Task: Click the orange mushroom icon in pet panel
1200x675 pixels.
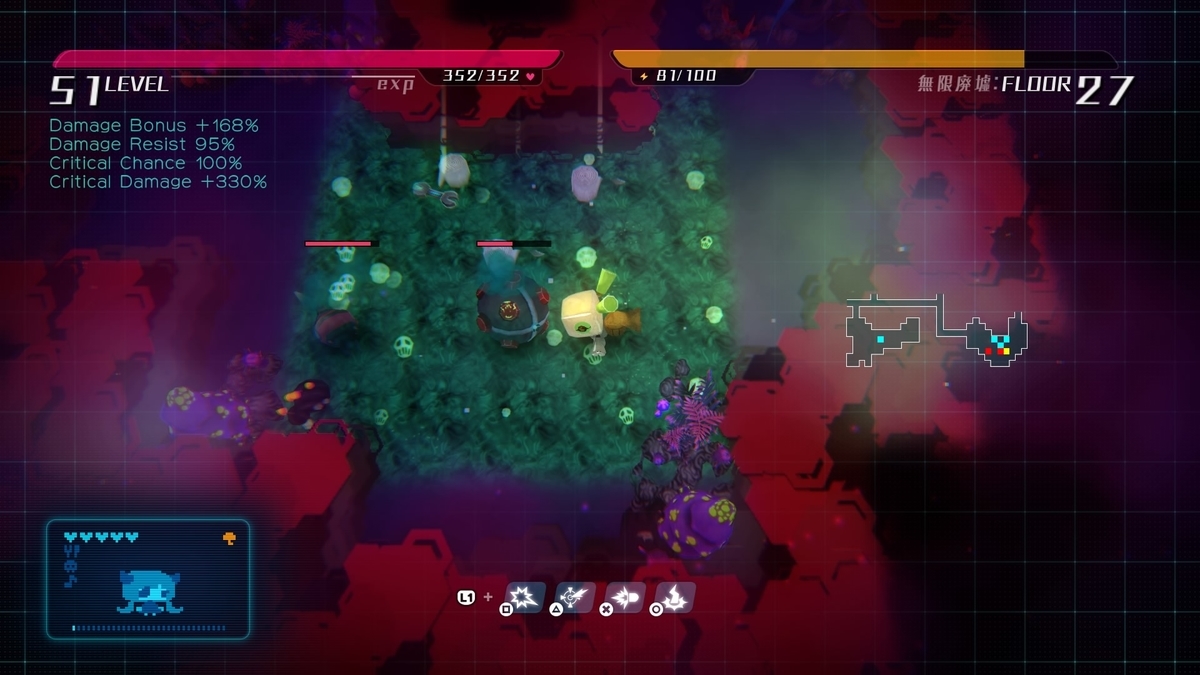Action: (229, 538)
